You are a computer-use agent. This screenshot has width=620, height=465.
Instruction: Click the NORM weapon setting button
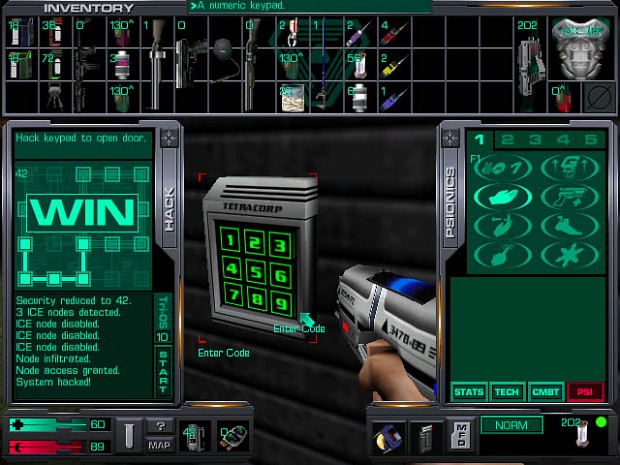[x=511, y=425]
